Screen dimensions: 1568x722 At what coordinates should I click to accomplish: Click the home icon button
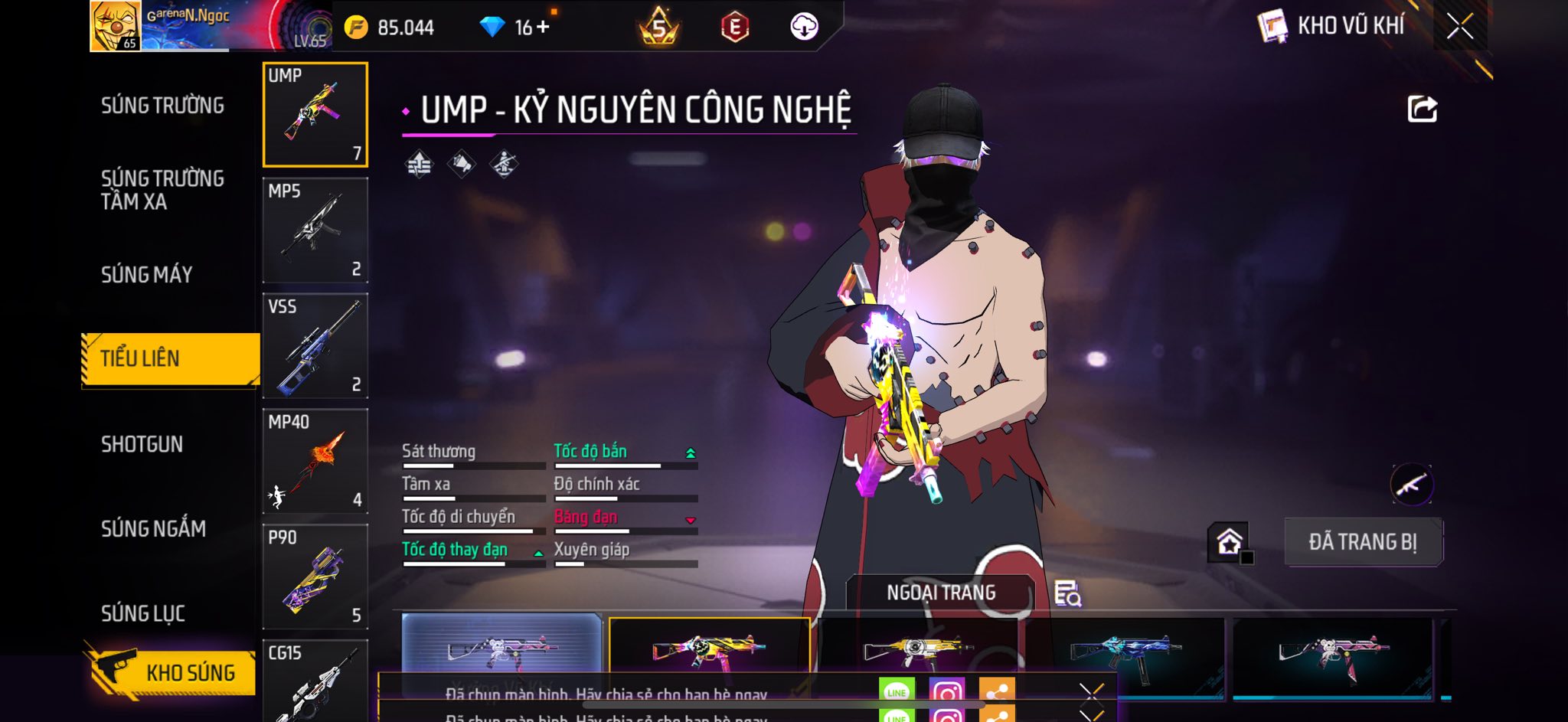[1229, 542]
